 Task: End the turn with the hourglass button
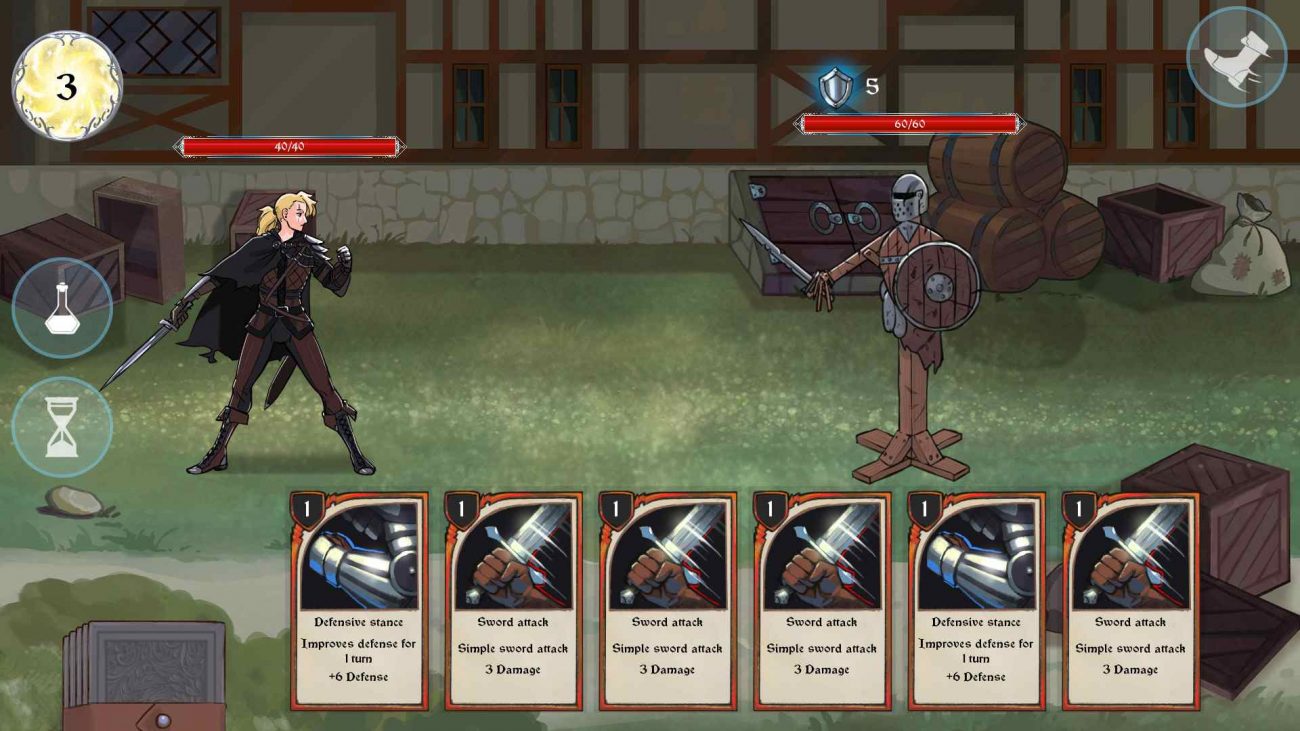tap(62, 427)
